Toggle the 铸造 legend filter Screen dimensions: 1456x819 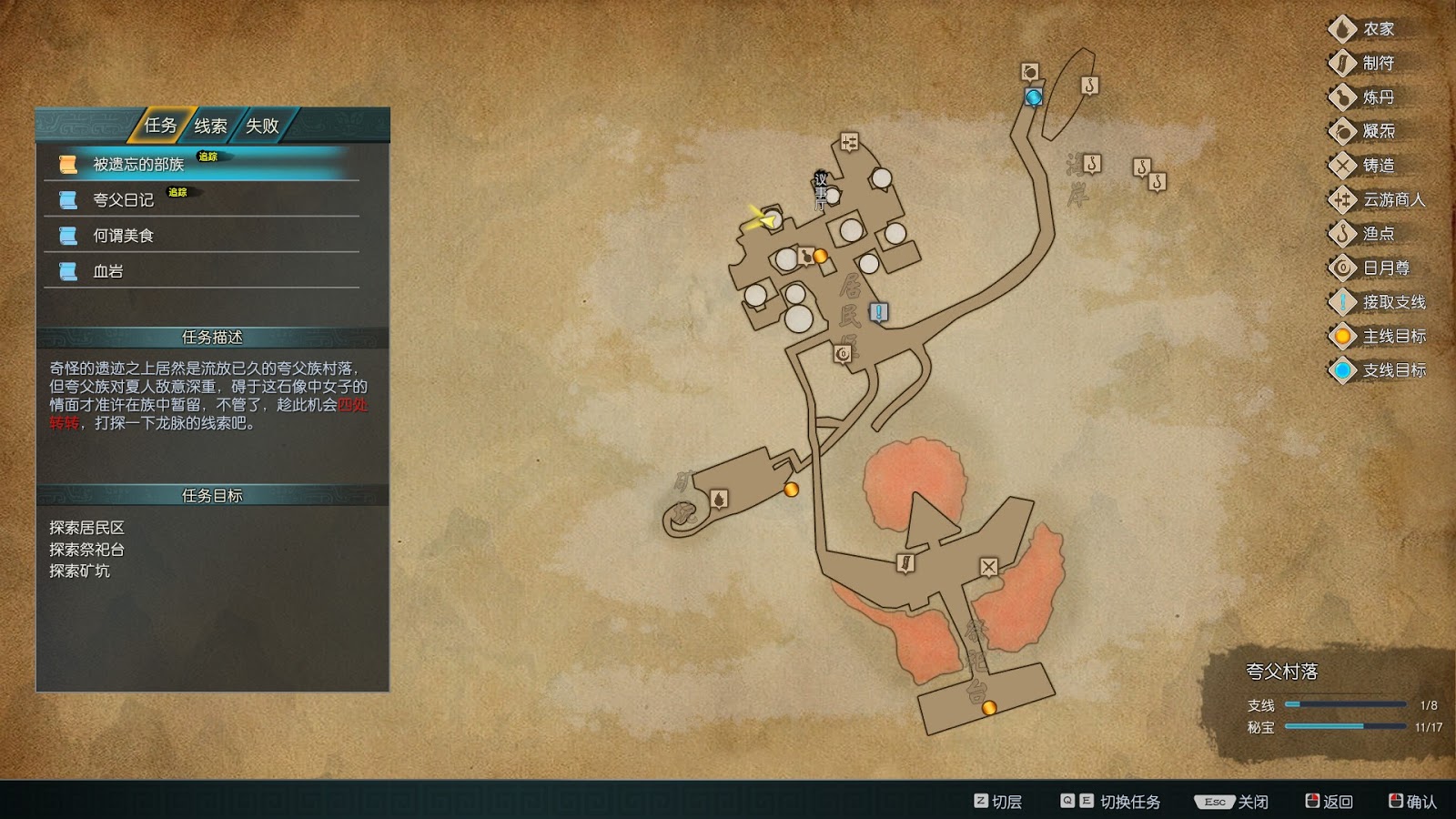click(1378, 166)
